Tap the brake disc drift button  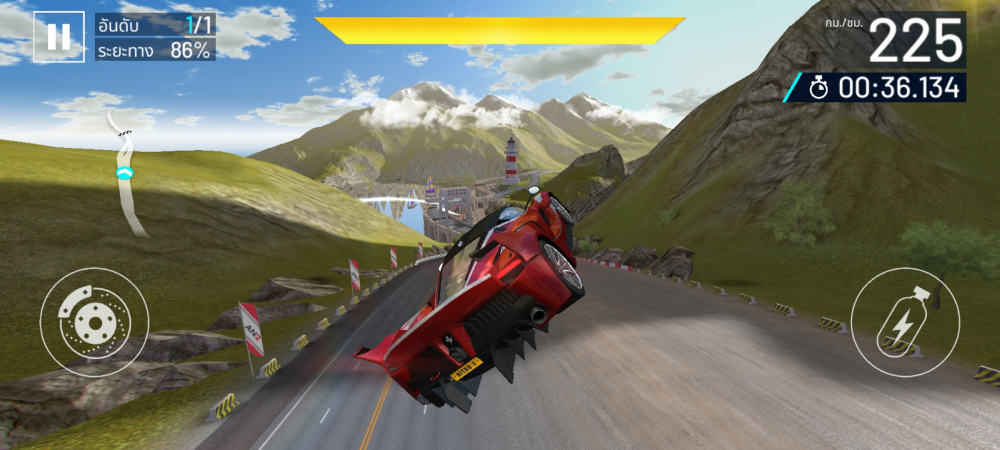click(94, 322)
